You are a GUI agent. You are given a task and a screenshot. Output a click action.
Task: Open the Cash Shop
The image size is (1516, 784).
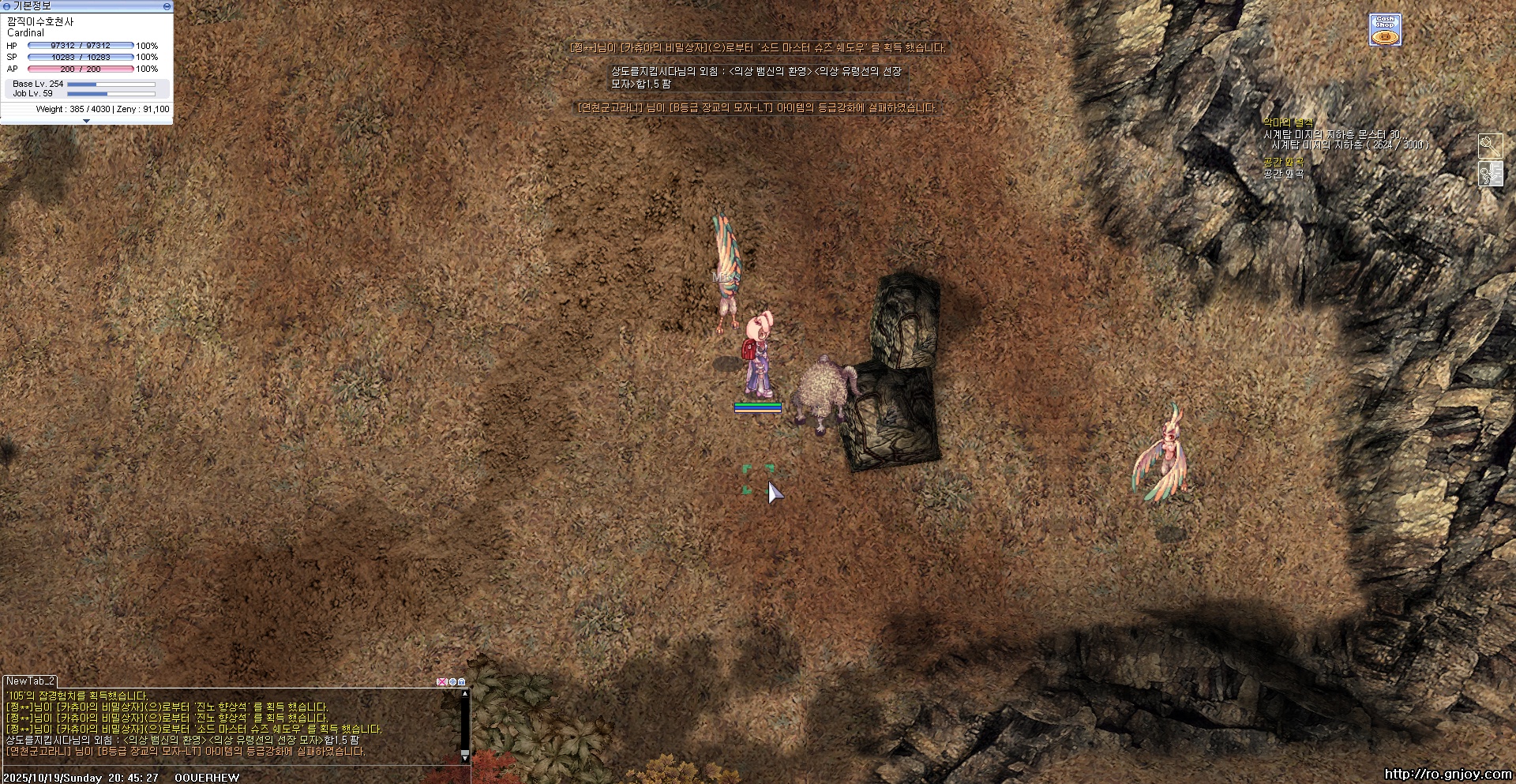1385,30
